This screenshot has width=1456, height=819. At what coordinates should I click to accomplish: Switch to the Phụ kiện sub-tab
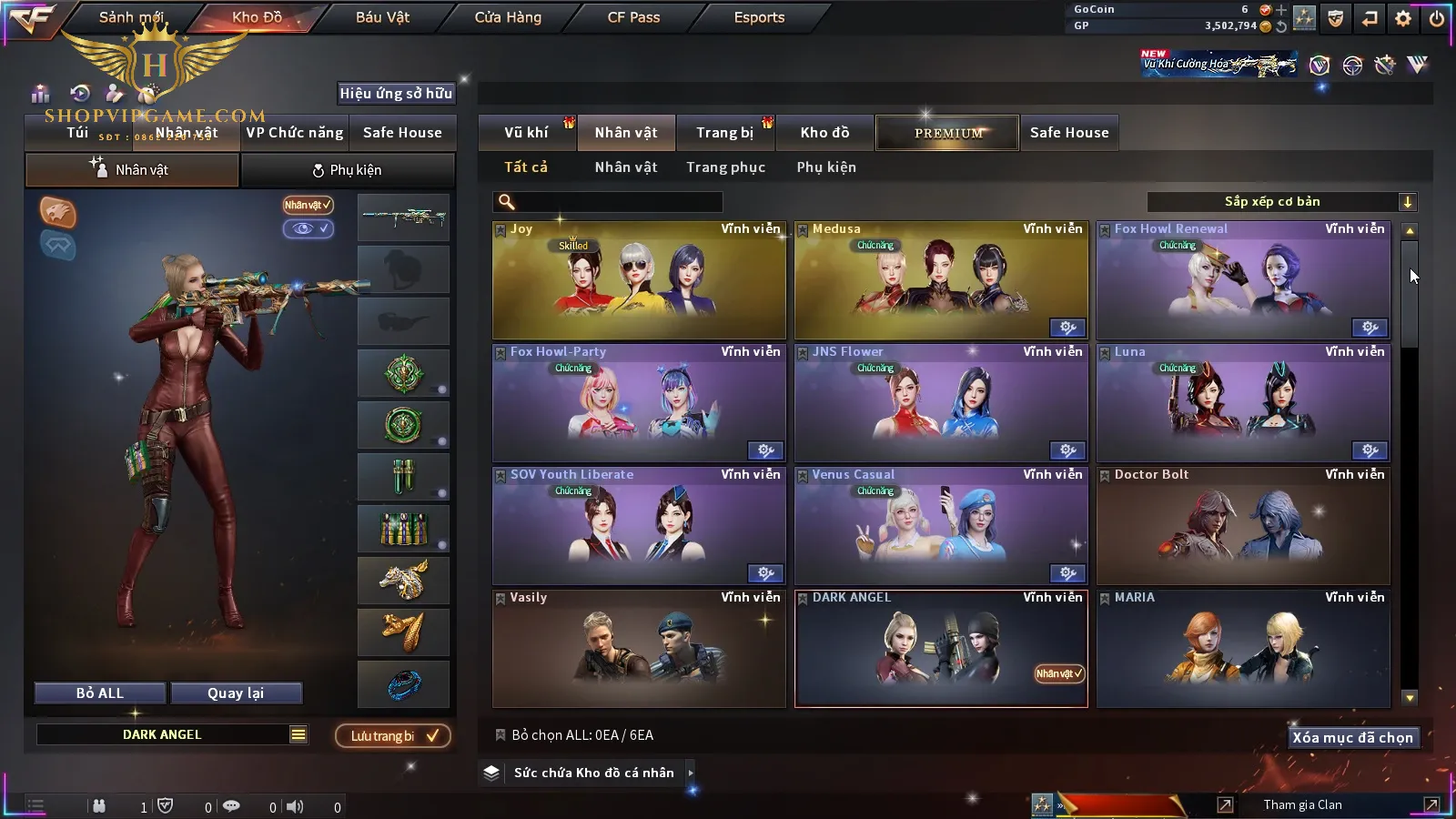pos(347,170)
